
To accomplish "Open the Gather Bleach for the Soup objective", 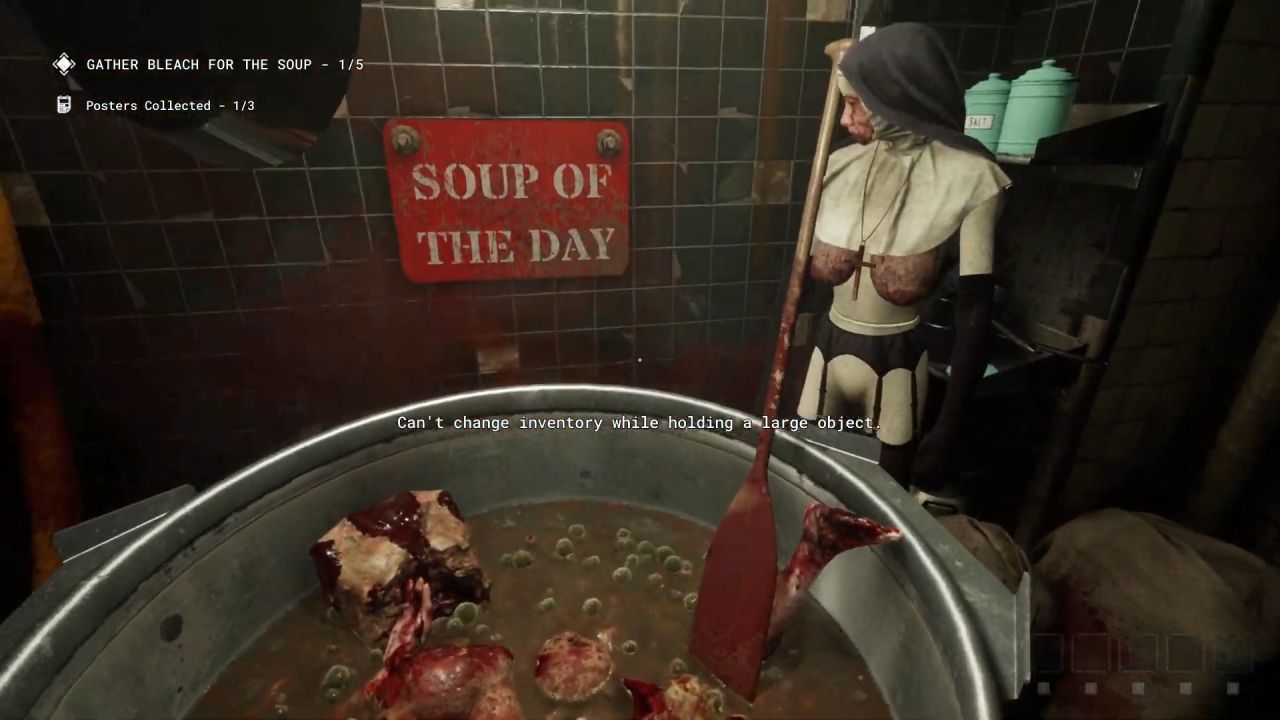I will (225, 64).
